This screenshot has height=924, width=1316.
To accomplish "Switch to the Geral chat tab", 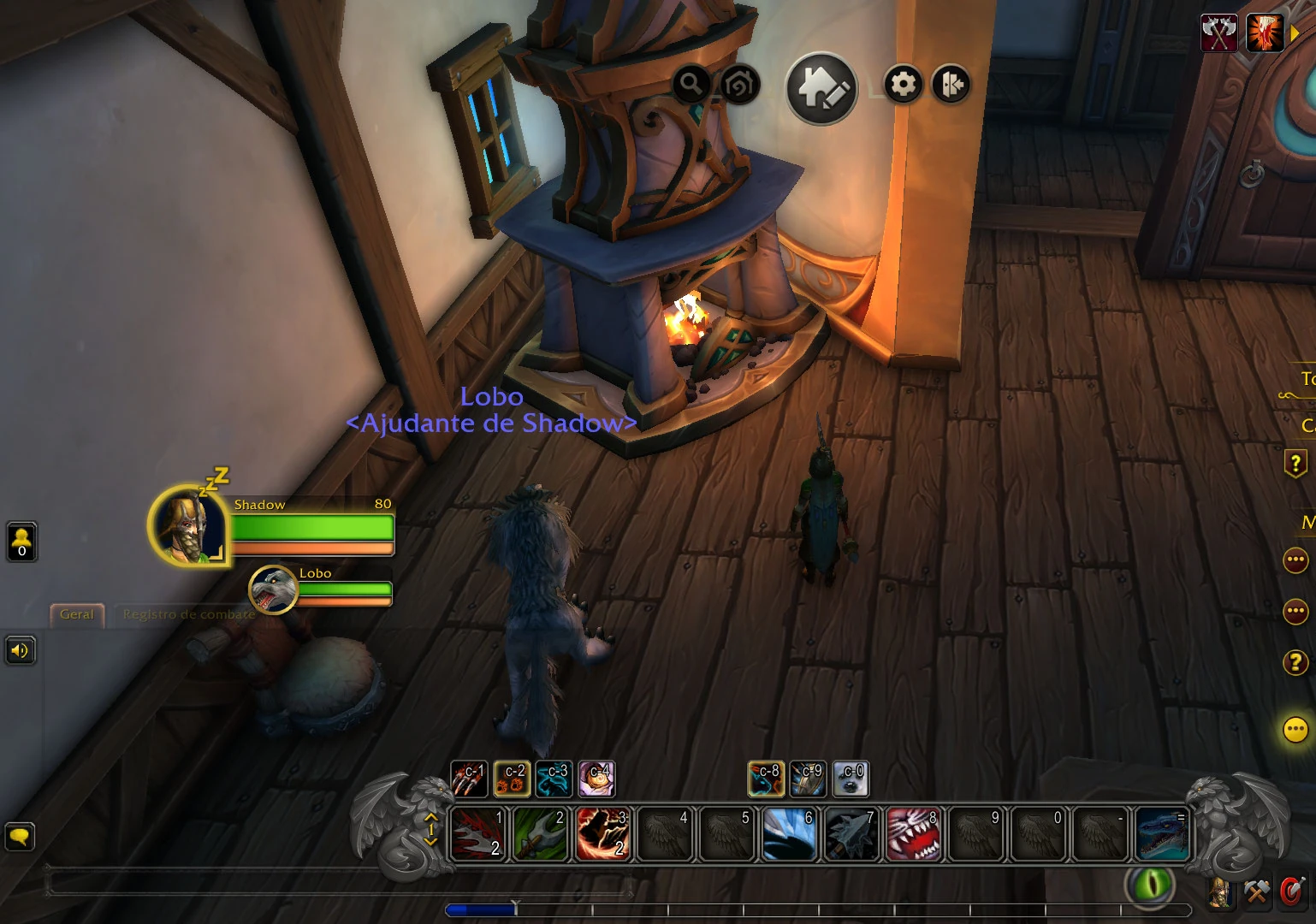I will [x=77, y=614].
